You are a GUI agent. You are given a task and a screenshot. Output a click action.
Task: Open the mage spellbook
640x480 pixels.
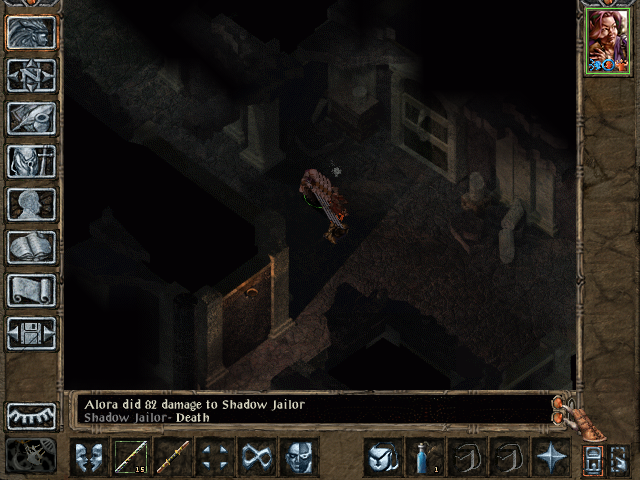32,247
